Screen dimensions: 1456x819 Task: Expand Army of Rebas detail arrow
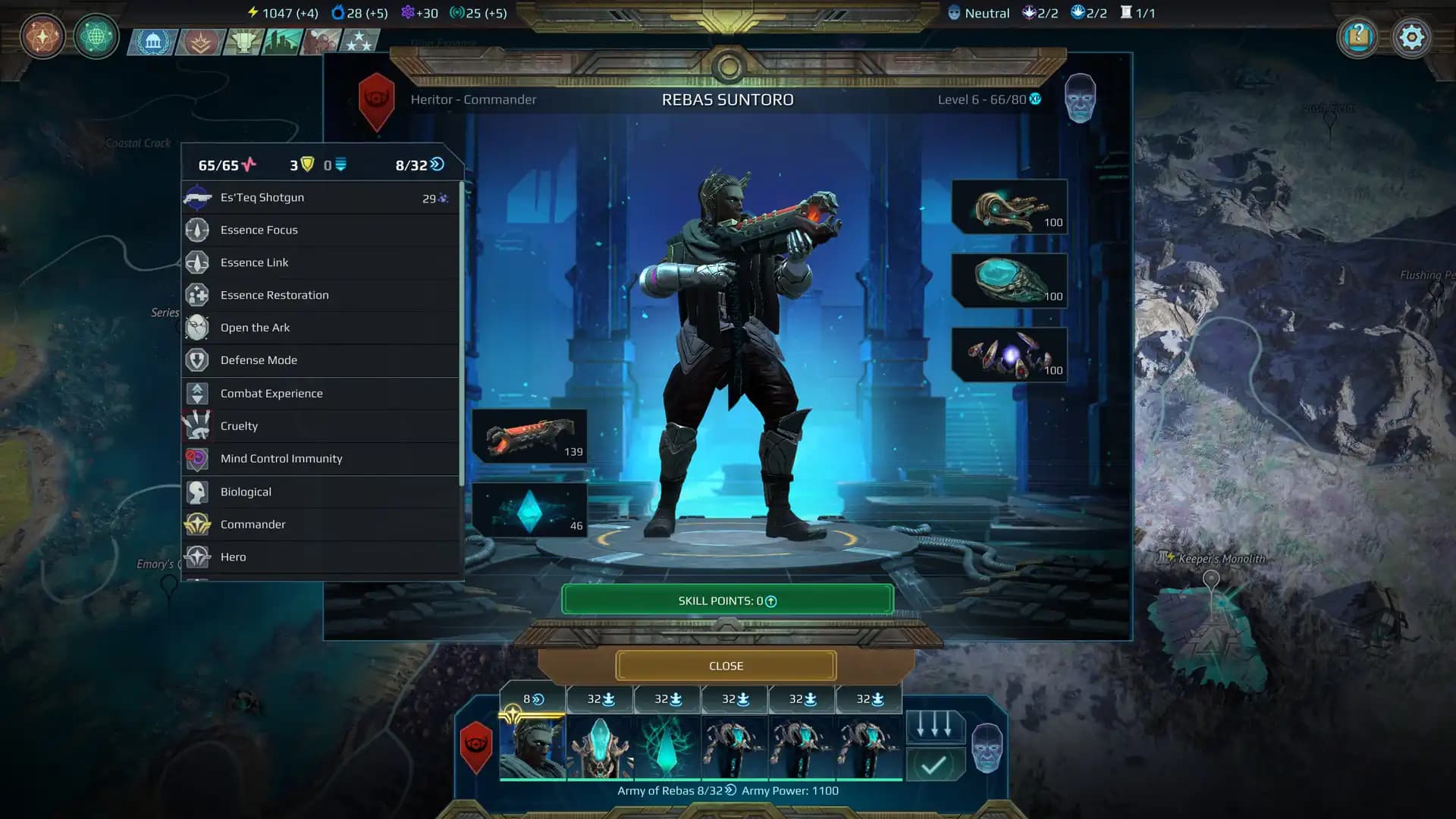730,790
